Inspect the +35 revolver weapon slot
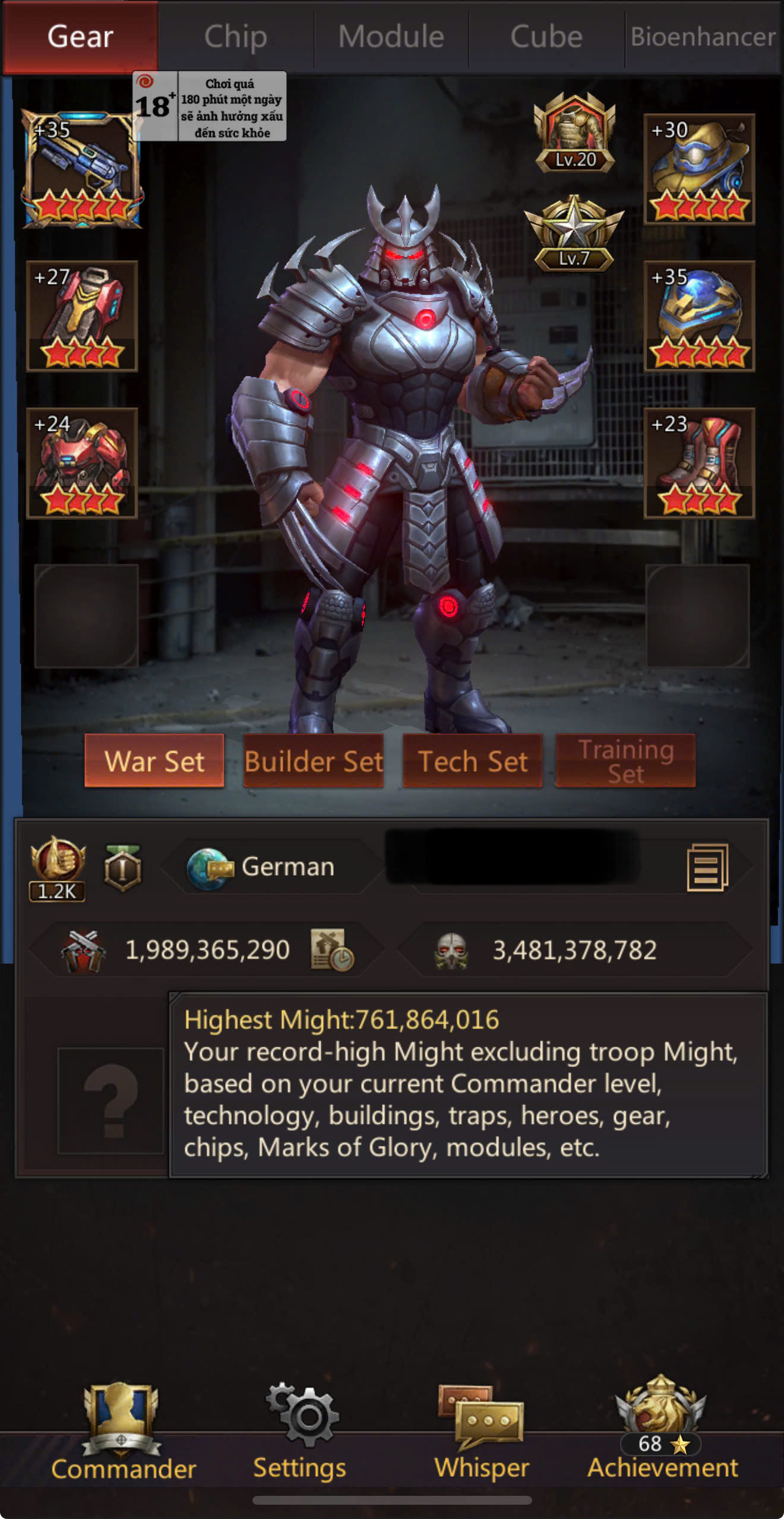The image size is (784, 1519). click(82, 170)
